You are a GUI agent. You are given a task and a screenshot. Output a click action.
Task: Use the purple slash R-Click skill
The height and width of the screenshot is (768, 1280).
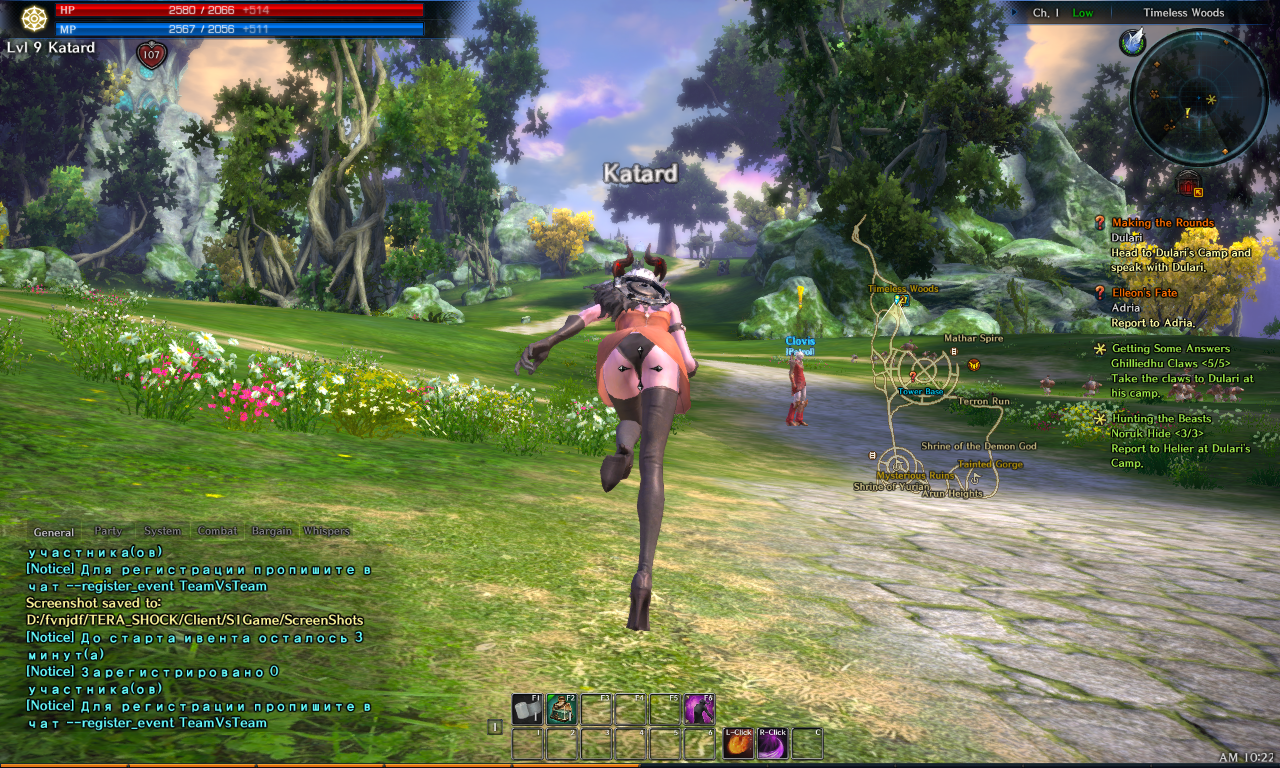coord(773,744)
